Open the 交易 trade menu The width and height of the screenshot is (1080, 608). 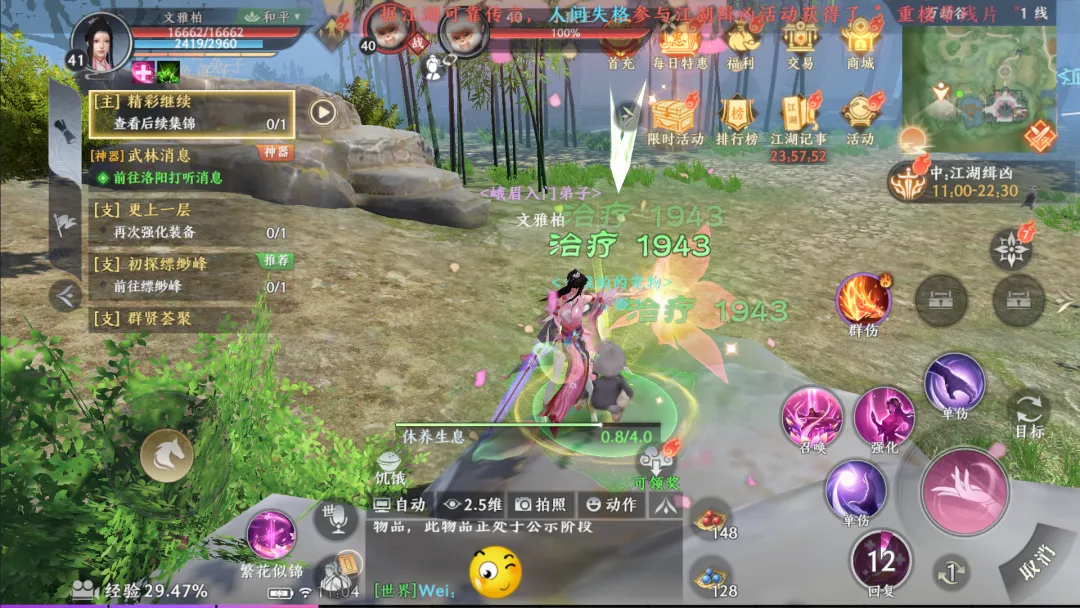tap(800, 44)
